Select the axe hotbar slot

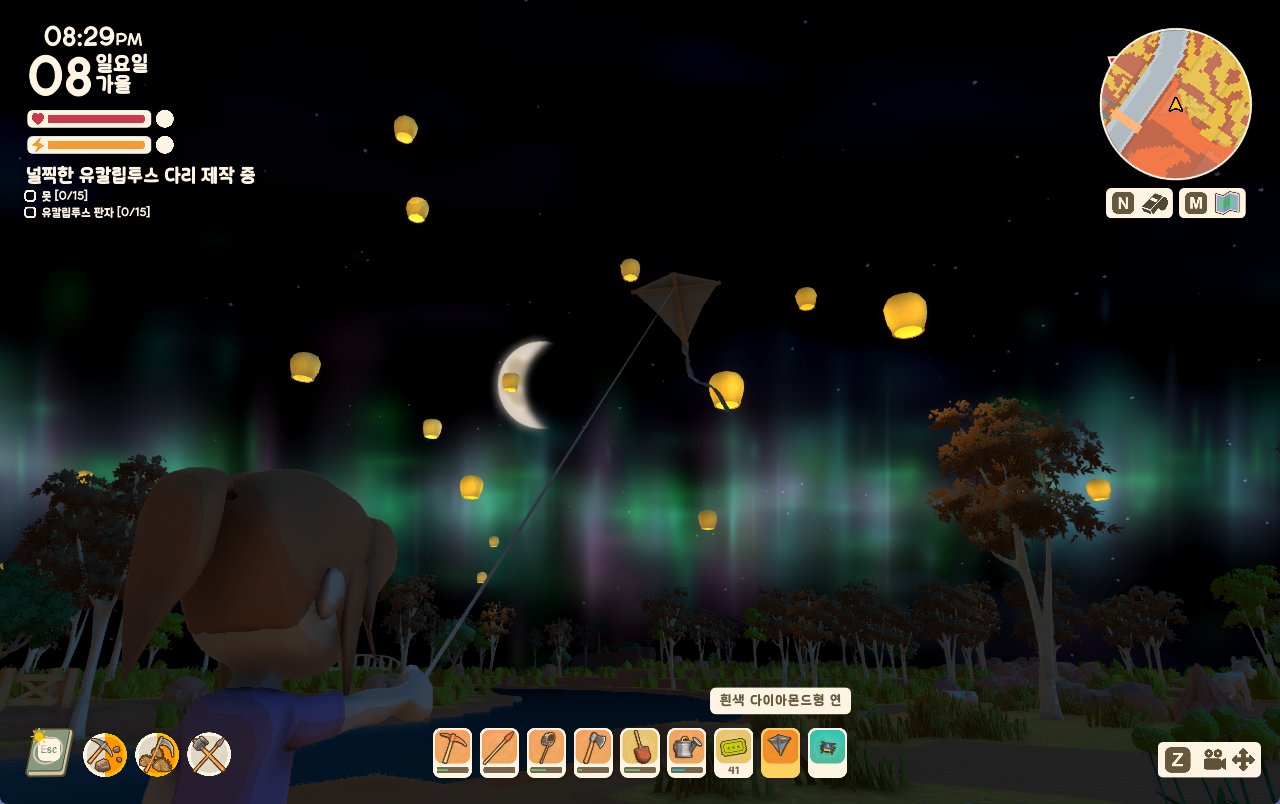coord(593,750)
